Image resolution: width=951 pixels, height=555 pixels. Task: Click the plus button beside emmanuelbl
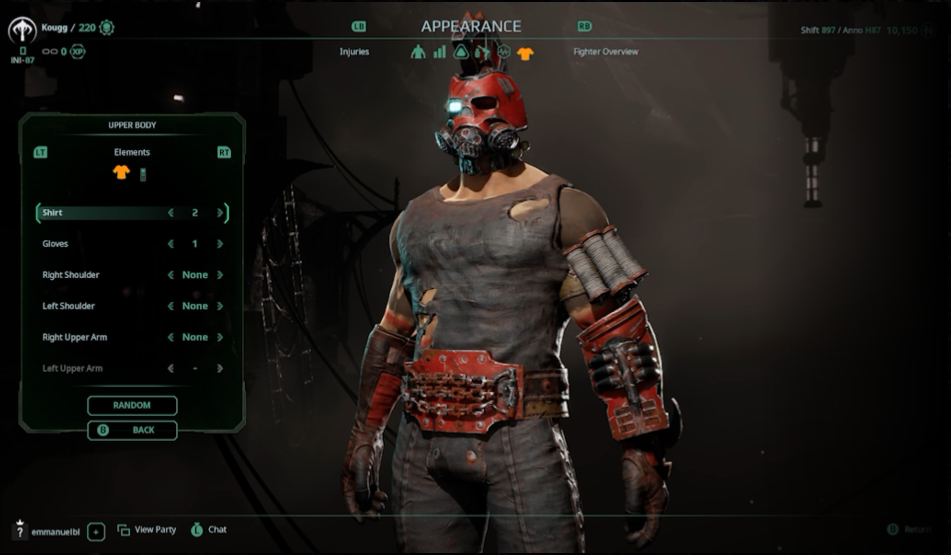click(x=96, y=531)
